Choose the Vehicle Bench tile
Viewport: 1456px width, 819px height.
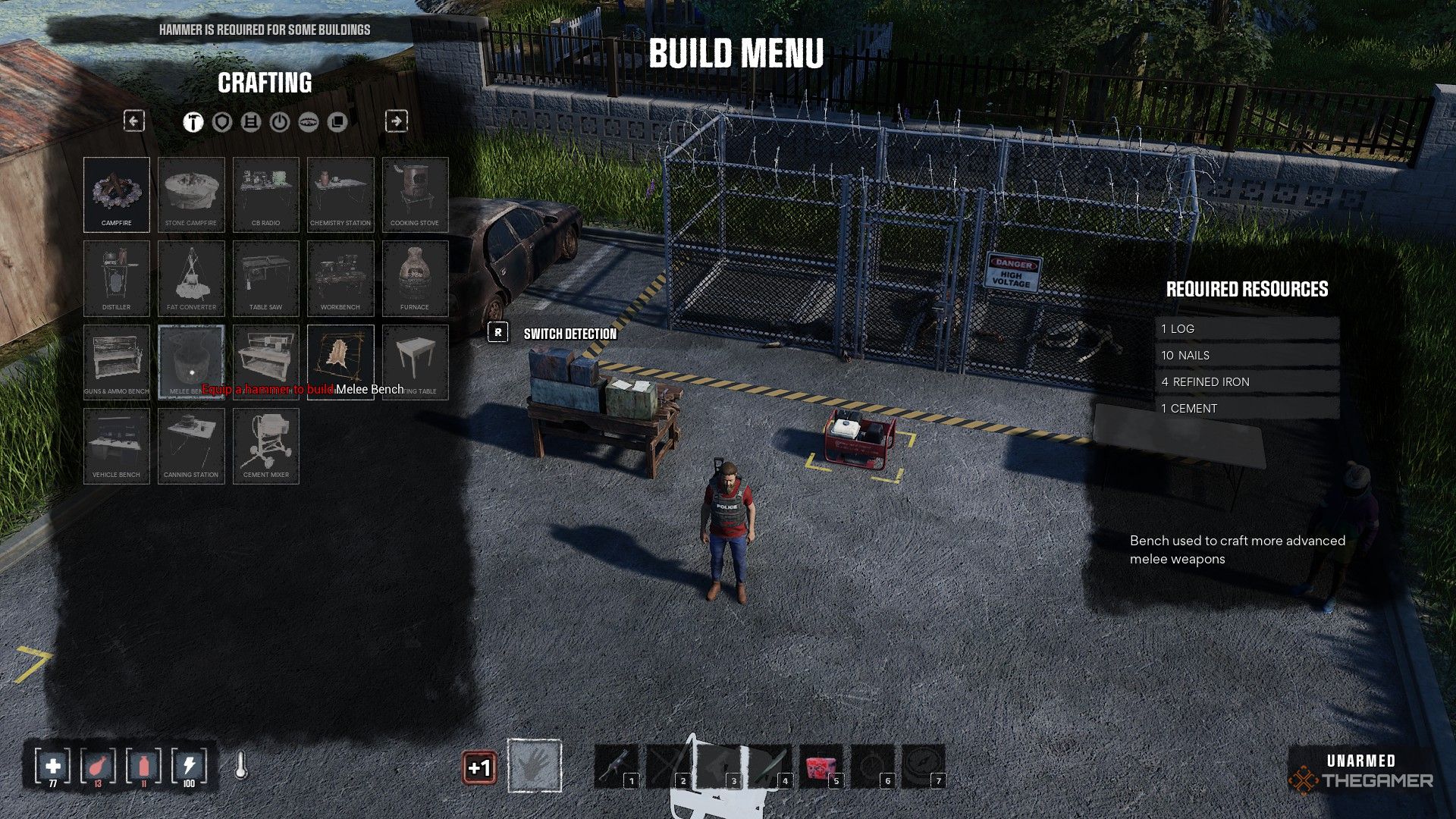point(117,446)
